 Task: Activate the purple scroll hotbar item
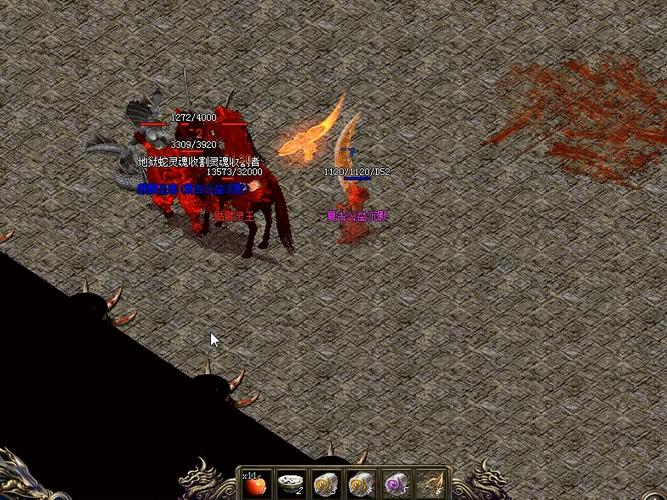tap(395, 486)
